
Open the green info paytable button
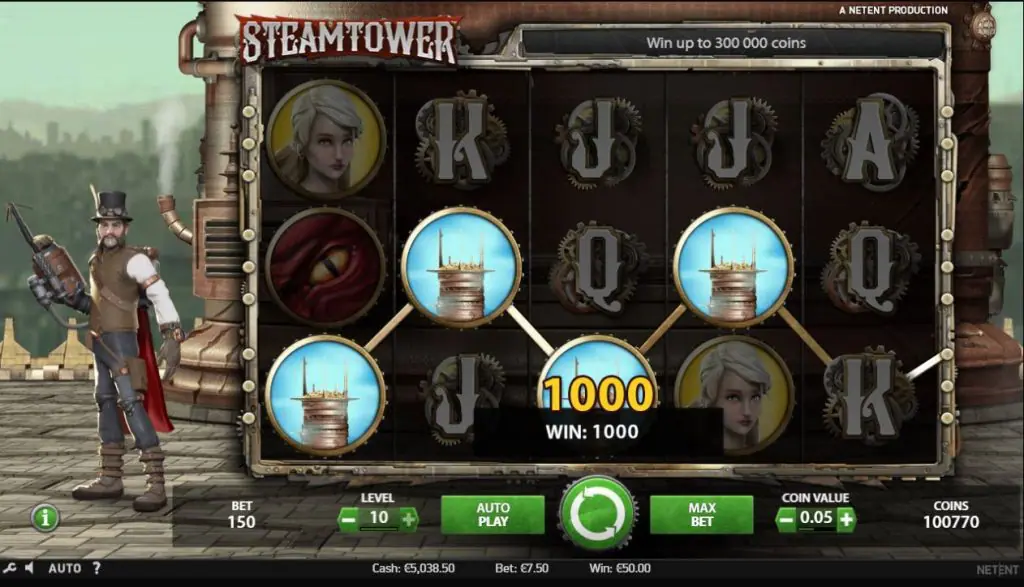(x=45, y=517)
